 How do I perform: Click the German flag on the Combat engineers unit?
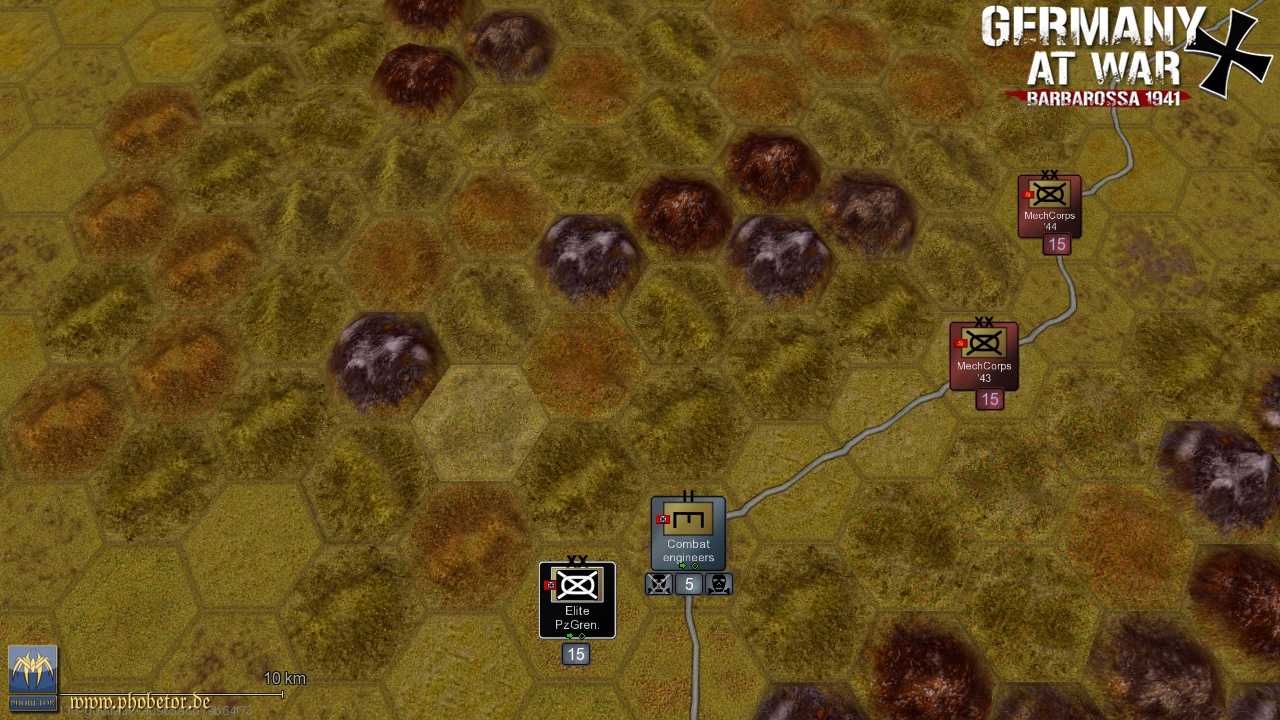(662, 519)
